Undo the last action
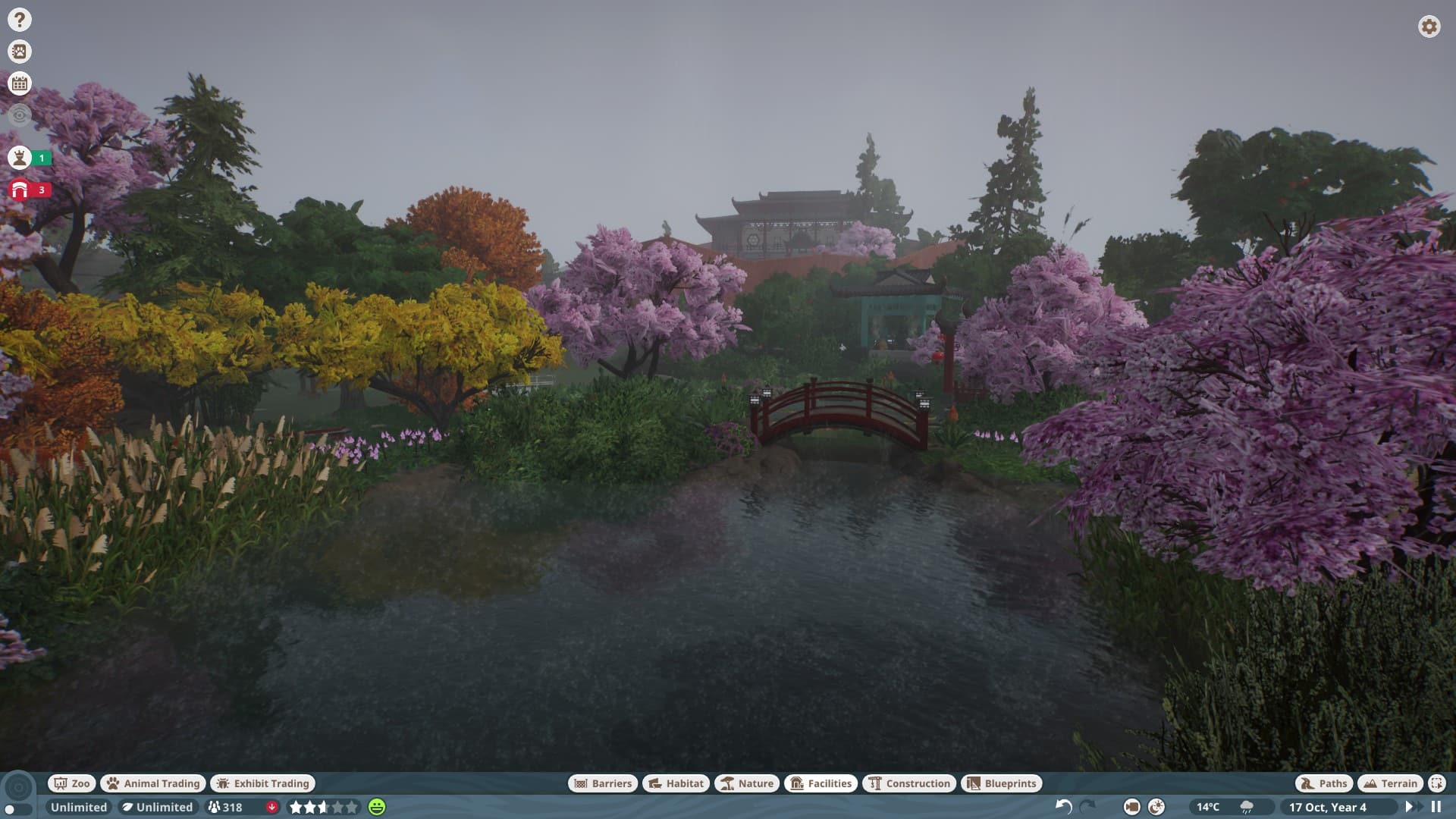 coord(1063,807)
